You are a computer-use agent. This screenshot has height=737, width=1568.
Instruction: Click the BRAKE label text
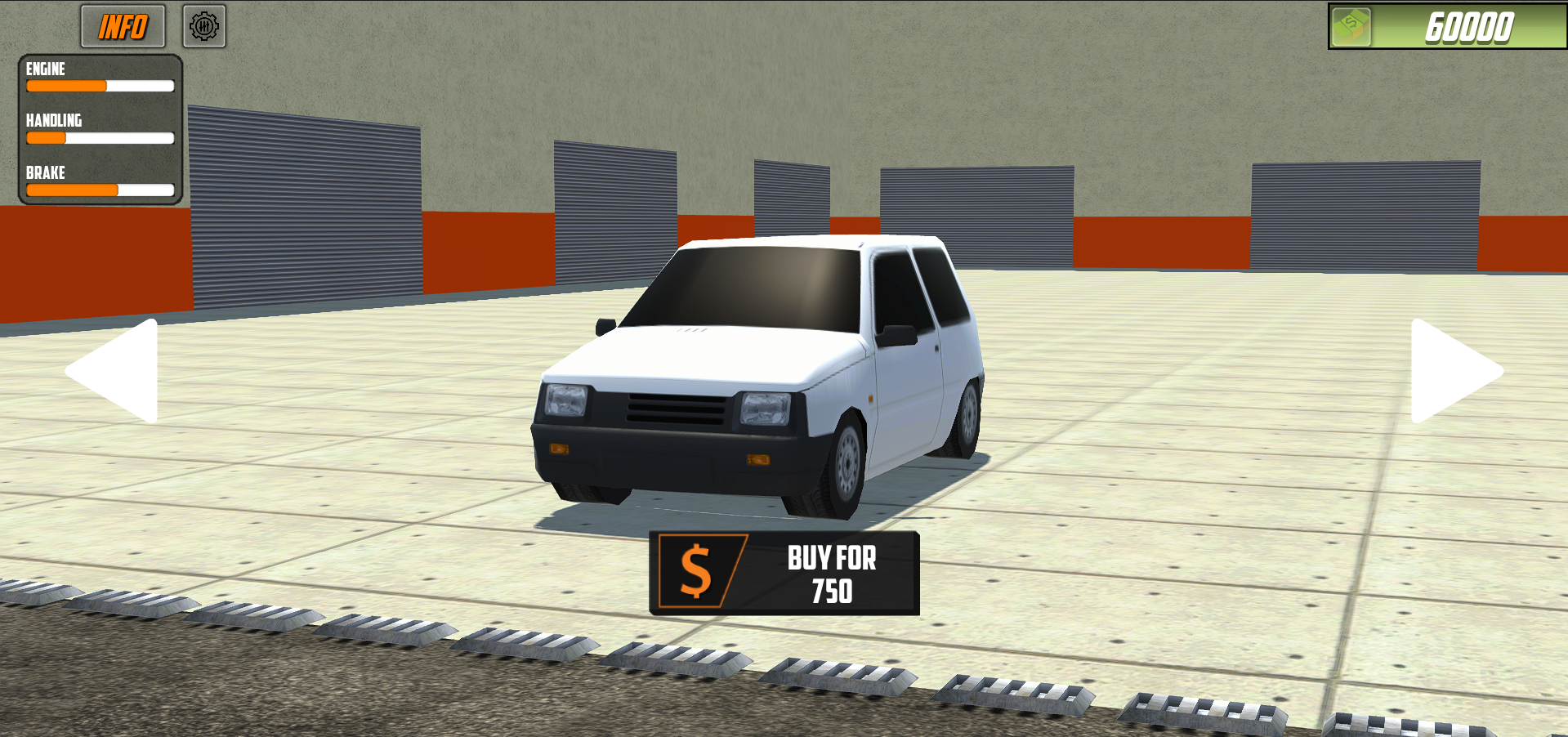(x=45, y=172)
